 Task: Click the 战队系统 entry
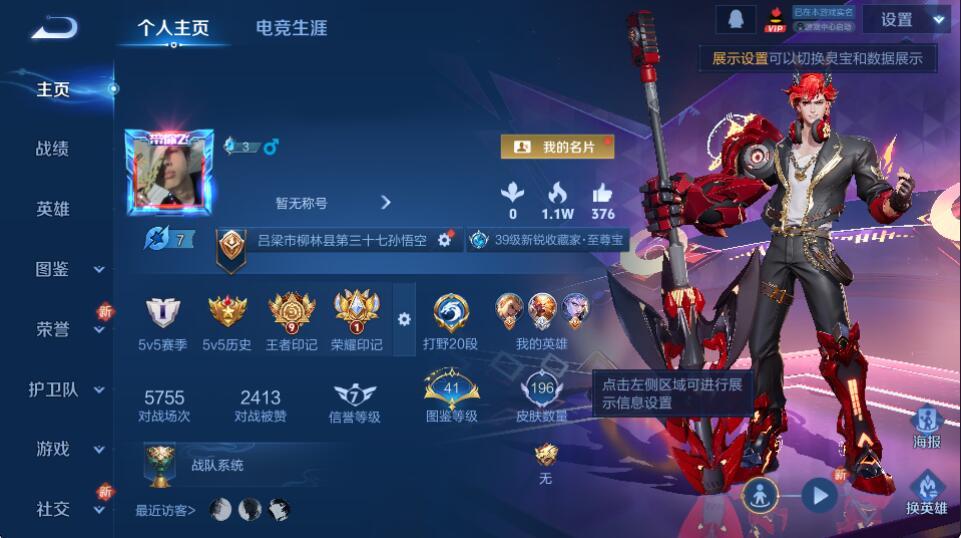[217, 465]
